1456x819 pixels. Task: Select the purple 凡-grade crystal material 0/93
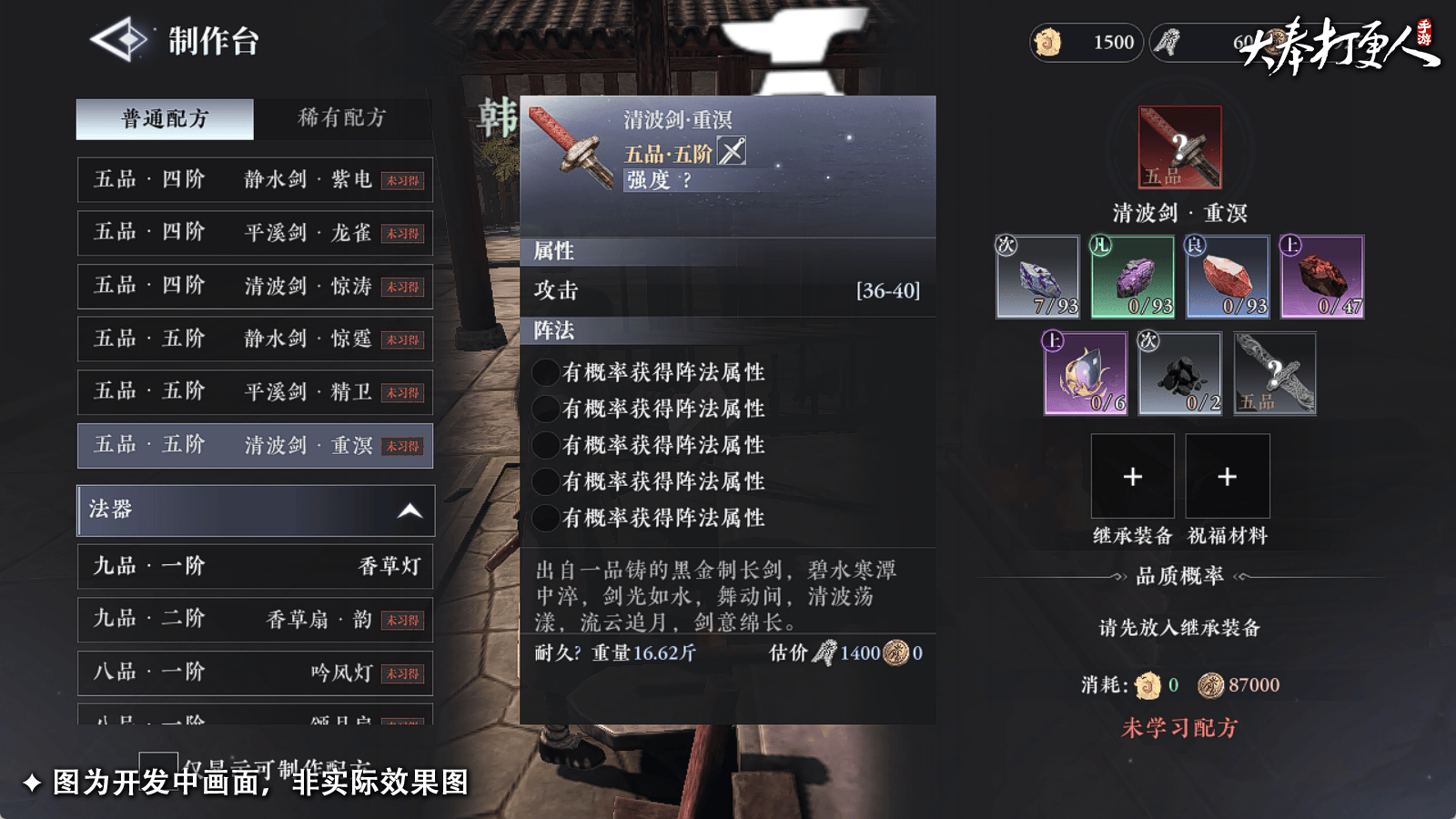(1131, 277)
